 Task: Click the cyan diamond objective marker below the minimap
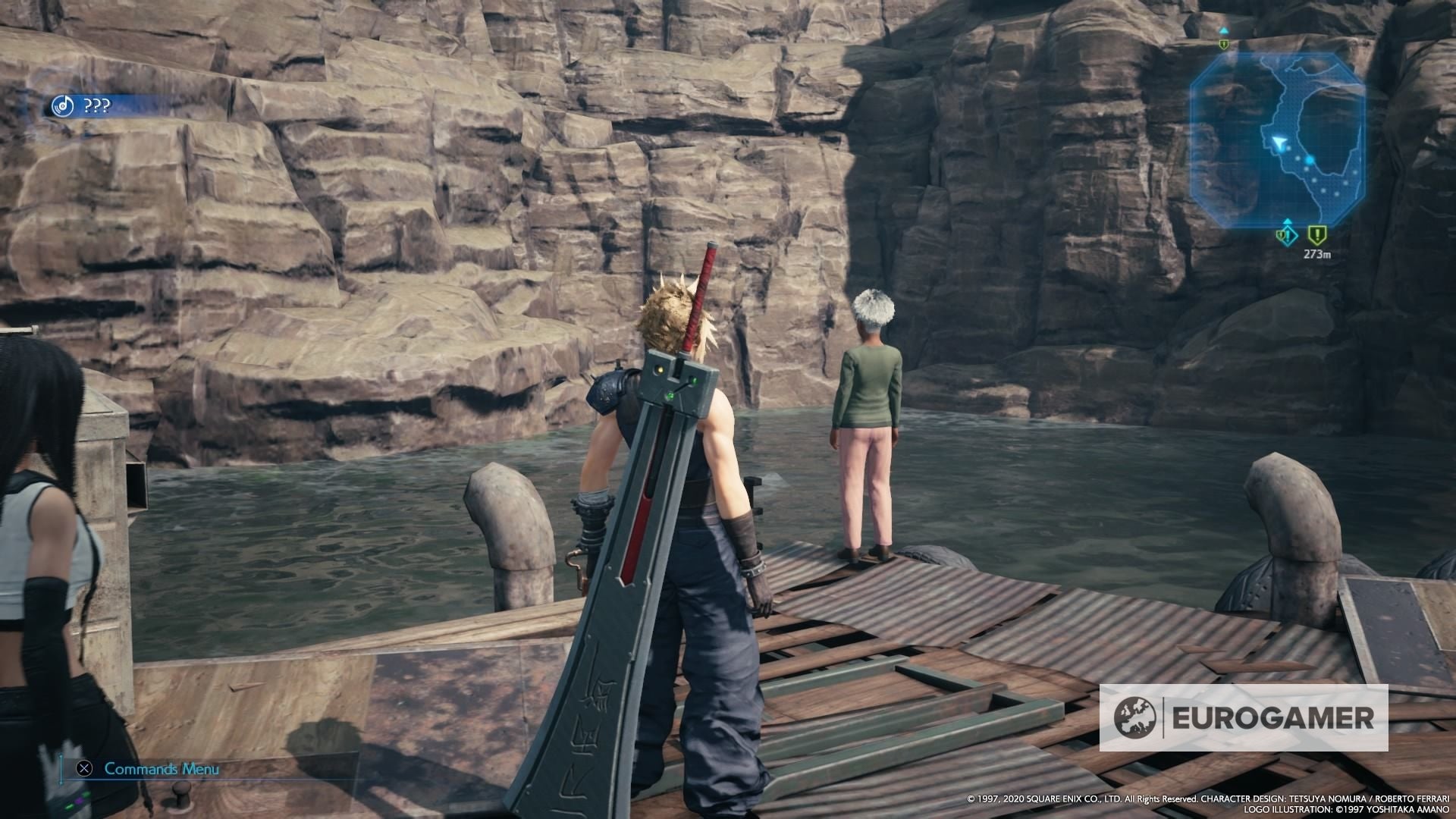[x=1288, y=235]
